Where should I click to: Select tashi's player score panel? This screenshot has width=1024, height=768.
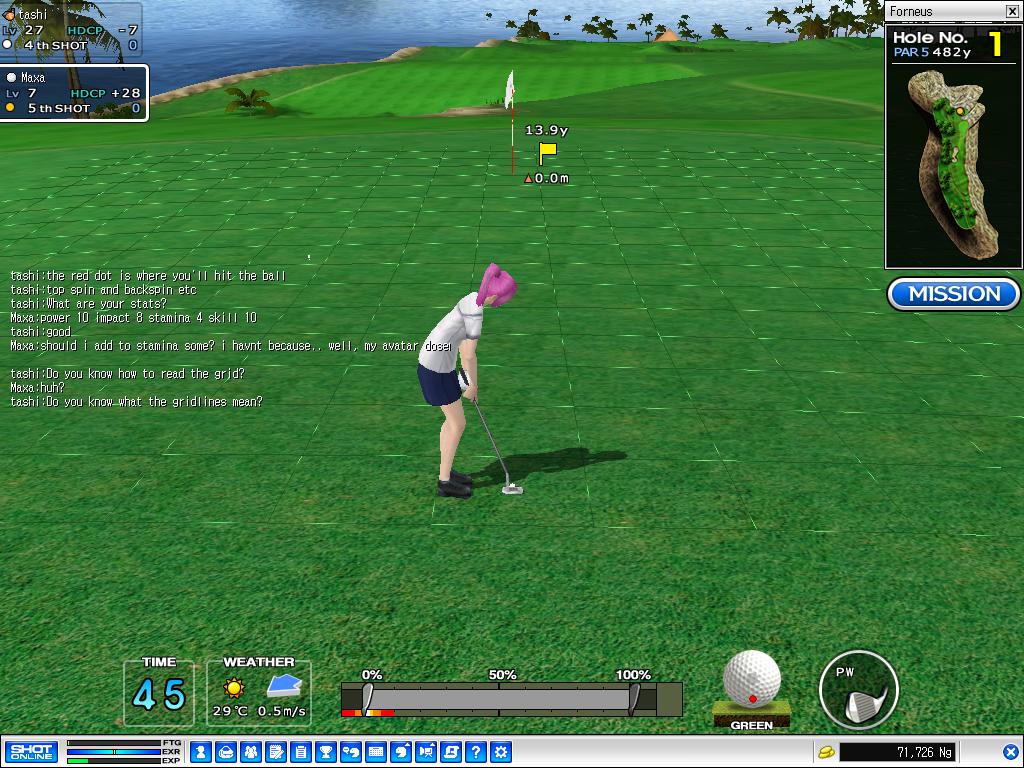click(x=72, y=30)
